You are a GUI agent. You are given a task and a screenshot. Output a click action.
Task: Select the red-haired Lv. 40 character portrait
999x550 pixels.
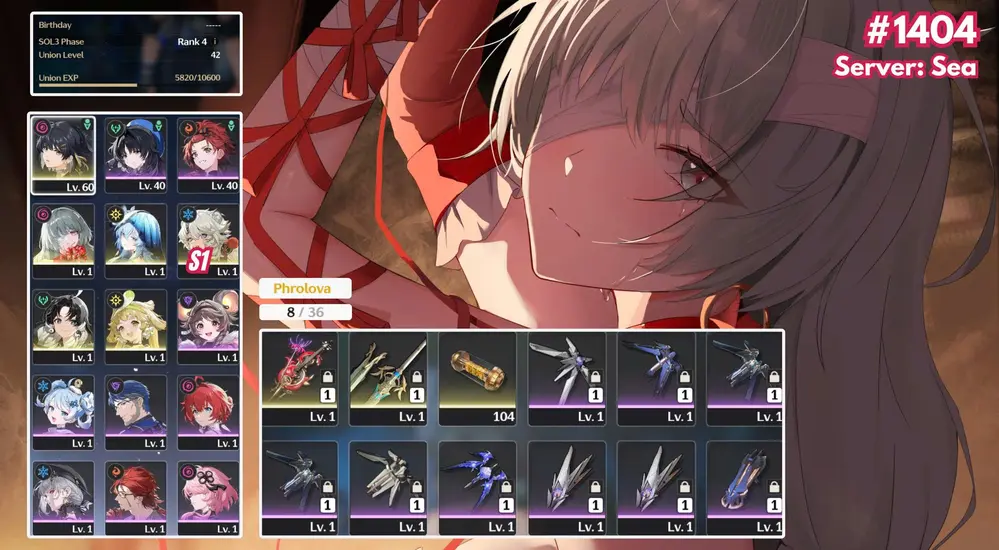pos(208,154)
